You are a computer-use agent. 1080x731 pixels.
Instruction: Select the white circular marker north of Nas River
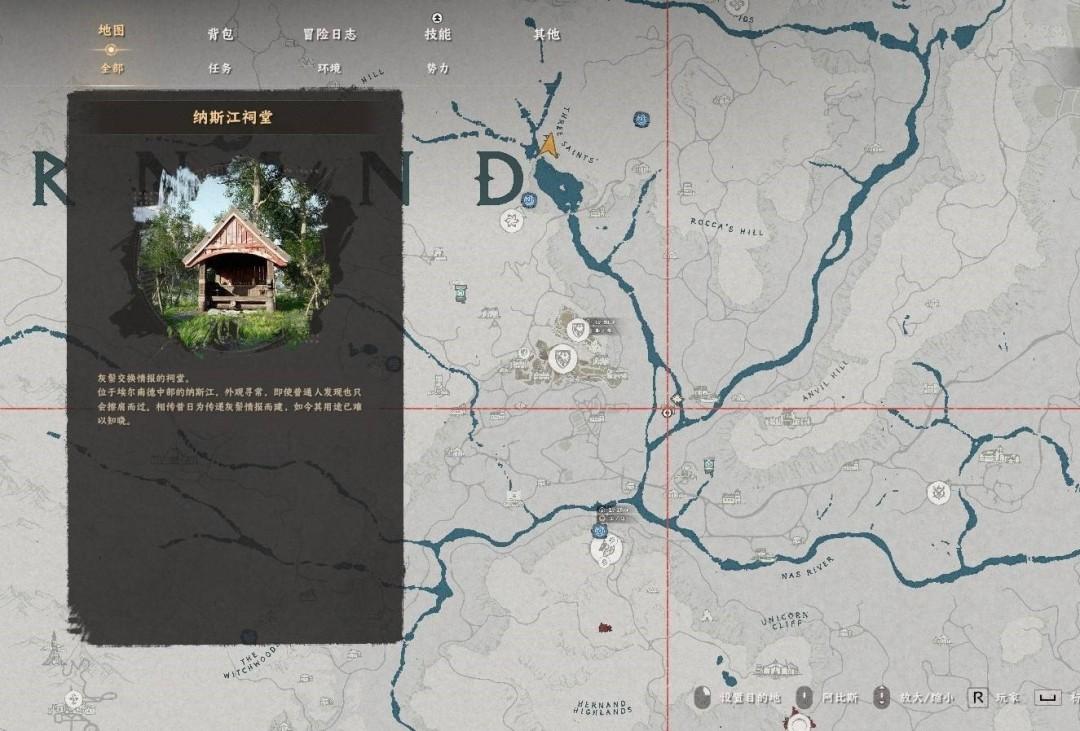tap(937, 491)
